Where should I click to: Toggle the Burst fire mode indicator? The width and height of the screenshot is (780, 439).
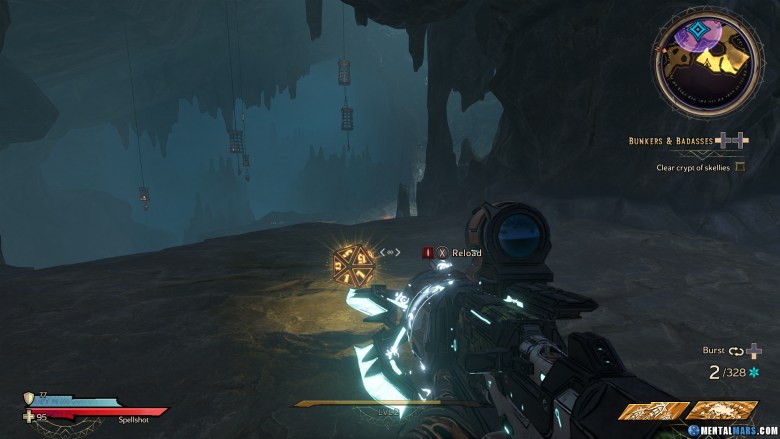[714, 351]
